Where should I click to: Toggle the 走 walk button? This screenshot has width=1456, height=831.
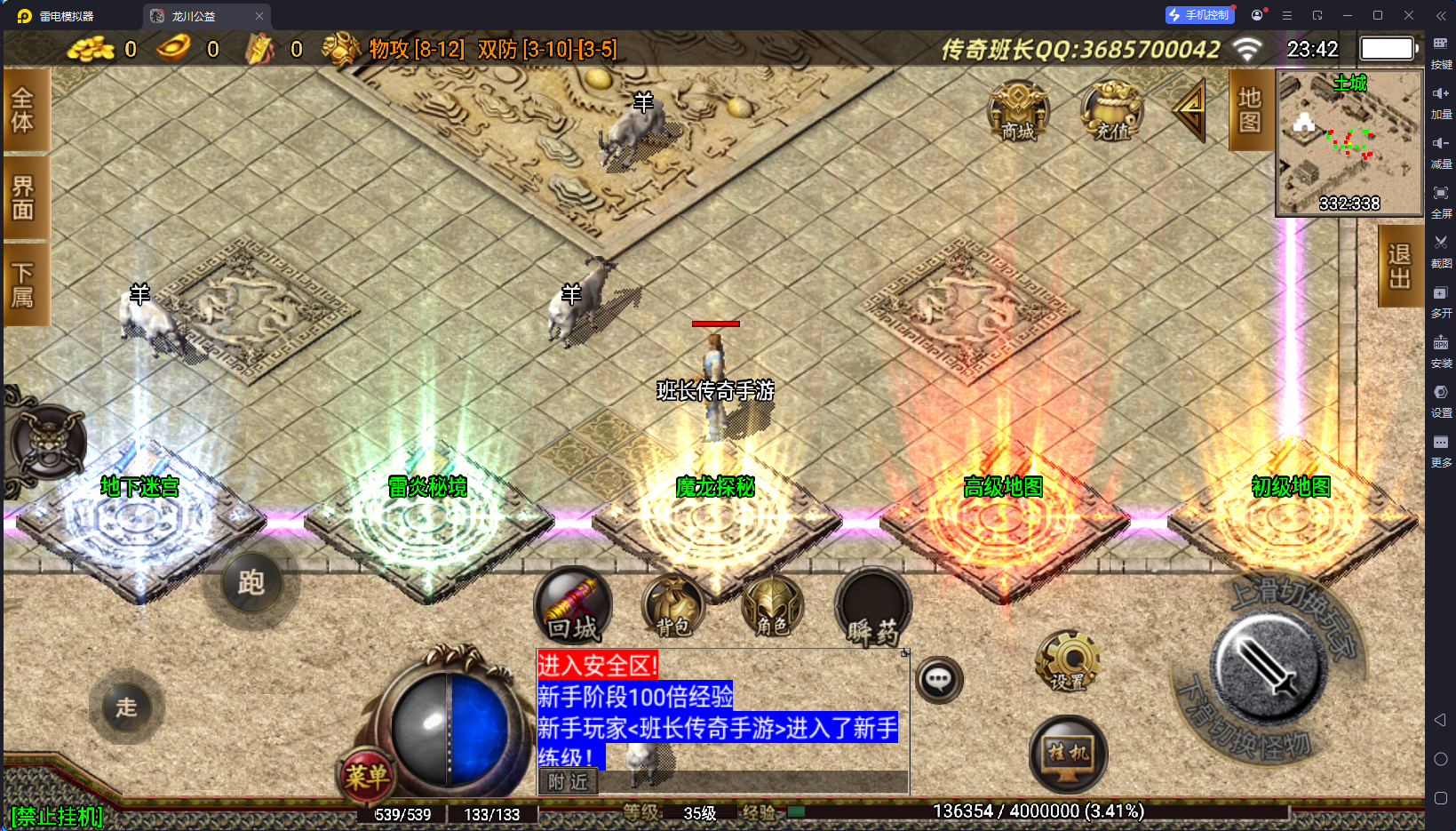click(x=127, y=707)
